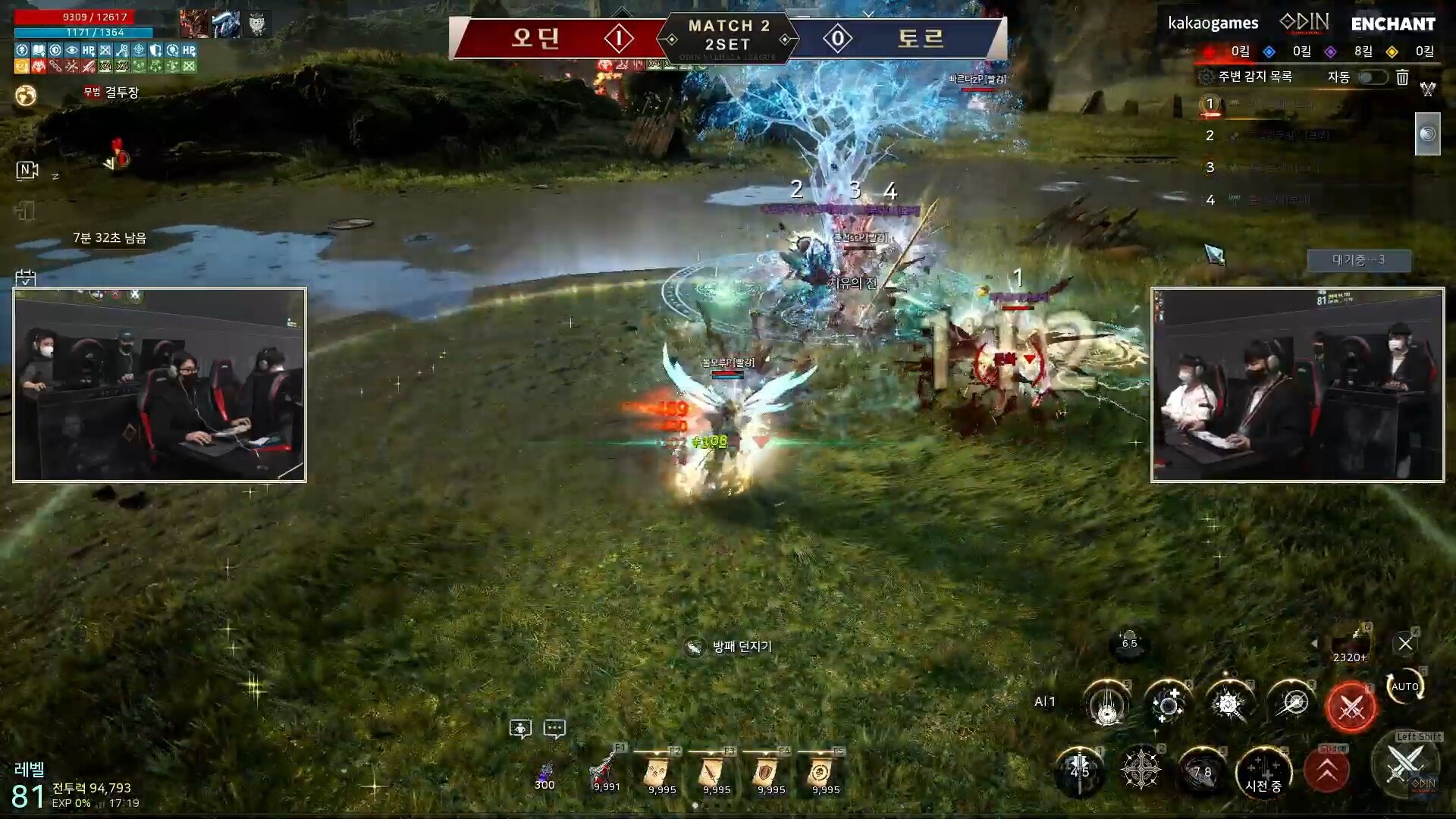Cast the ornate cross skill
The height and width of the screenshot is (819, 1456).
[1140, 771]
